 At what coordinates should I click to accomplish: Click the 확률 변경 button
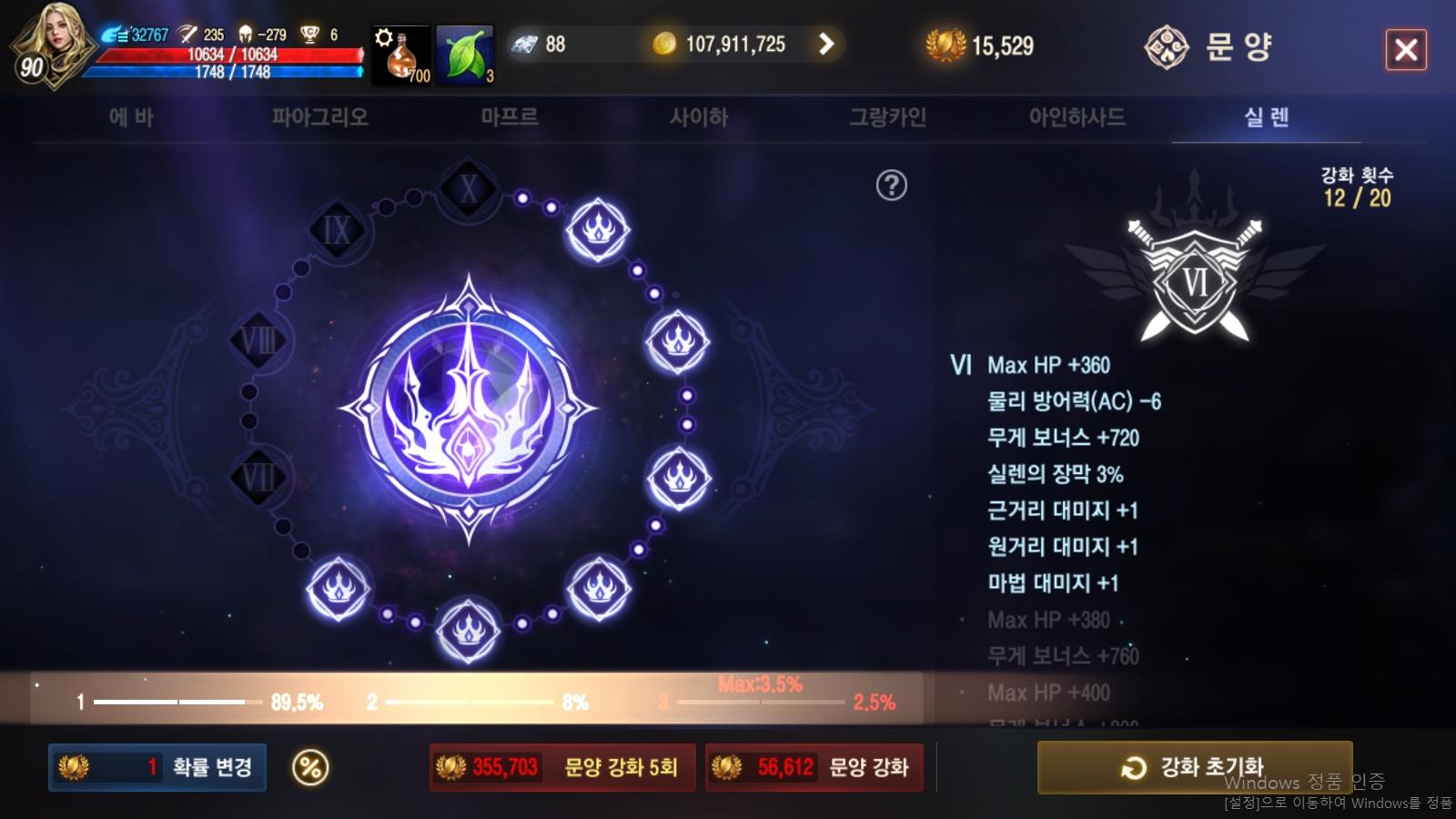(x=157, y=767)
